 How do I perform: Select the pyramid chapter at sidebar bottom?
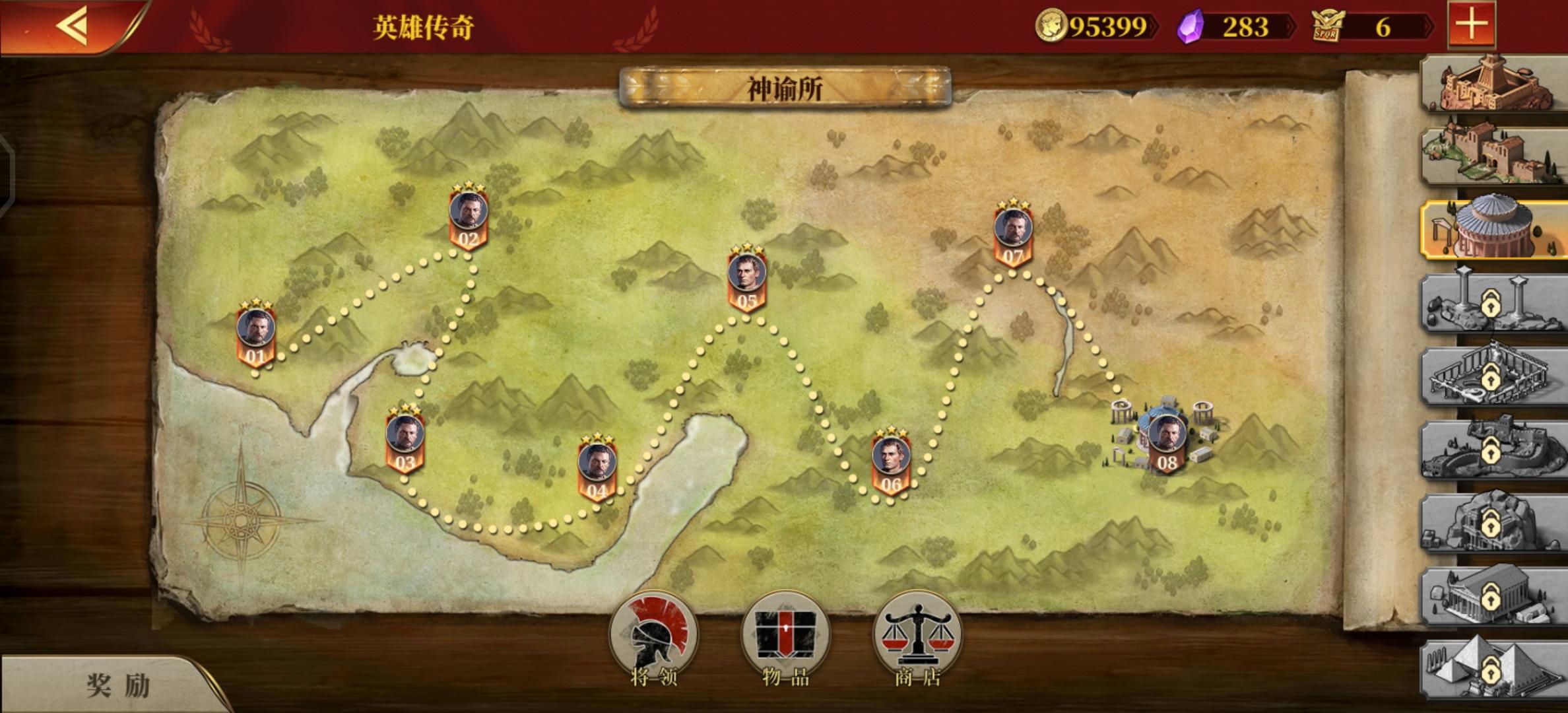coord(1491,670)
